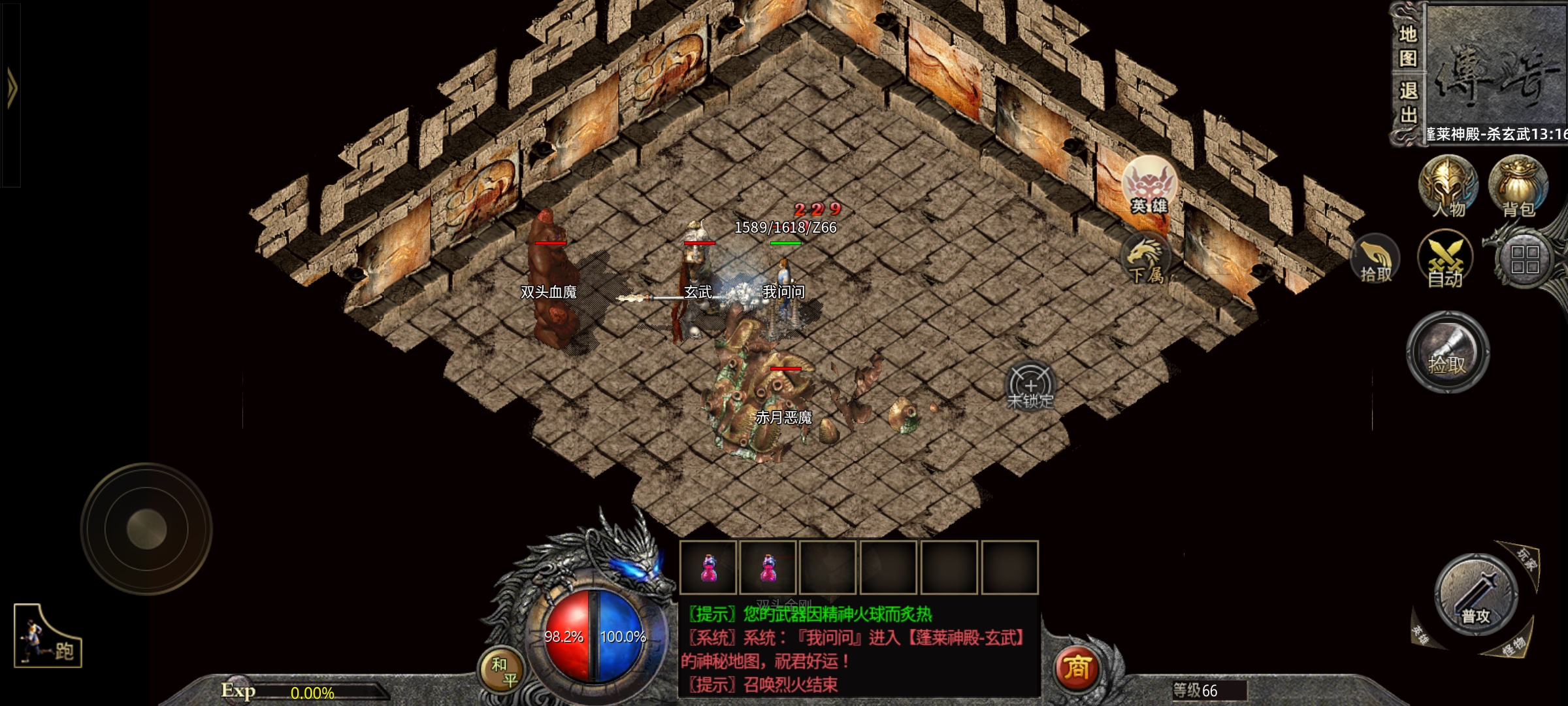Toggle the 跑 run mode button
Screen dimensions: 1568x706
[47, 636]
